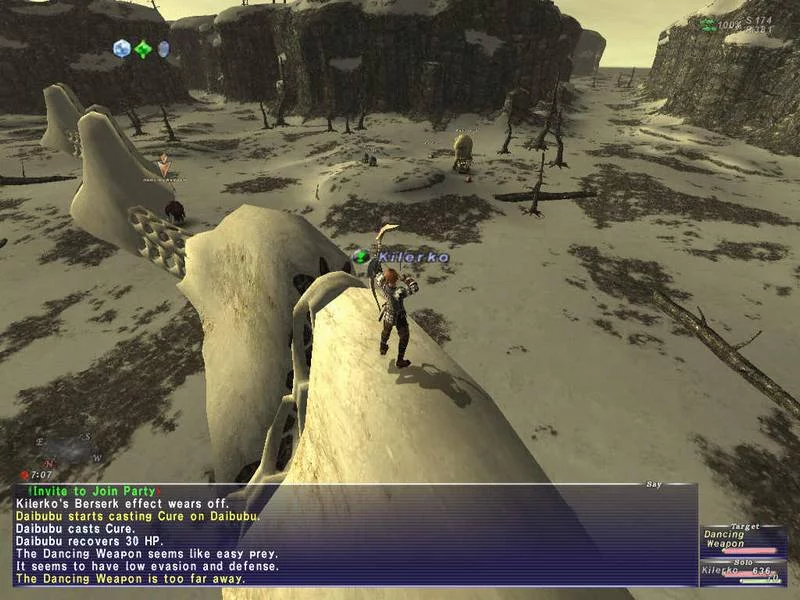Select the ice crystal status icon
Screen dimensions: 800x600
[x=122, y=48]
